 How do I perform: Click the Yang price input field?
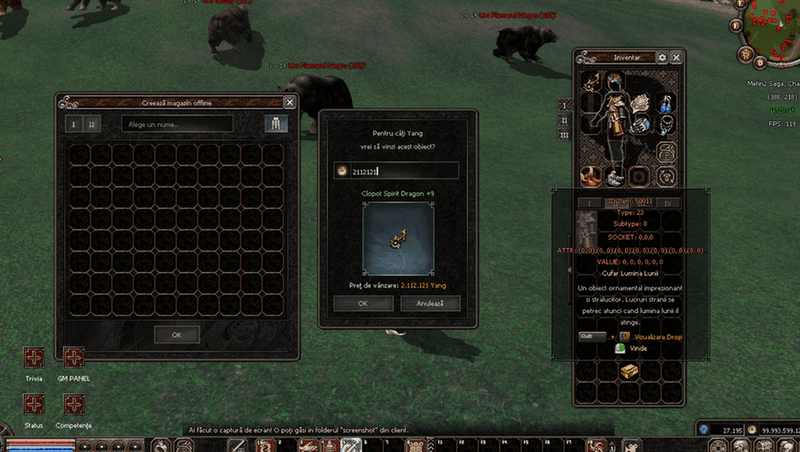pos(396,171)
